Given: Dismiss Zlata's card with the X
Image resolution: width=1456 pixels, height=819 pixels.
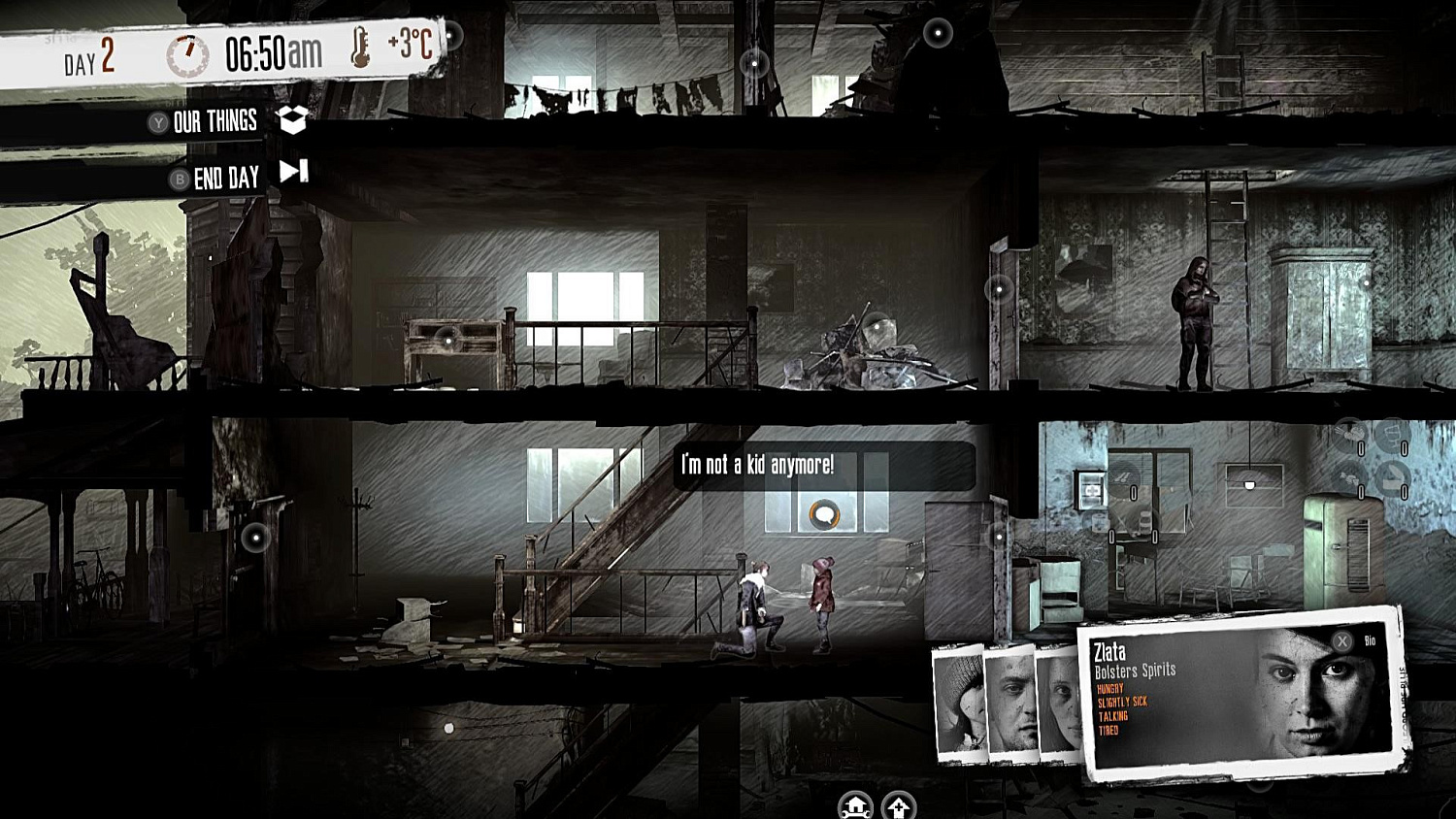Looking at the screenshot, I should coord(1341,641).
